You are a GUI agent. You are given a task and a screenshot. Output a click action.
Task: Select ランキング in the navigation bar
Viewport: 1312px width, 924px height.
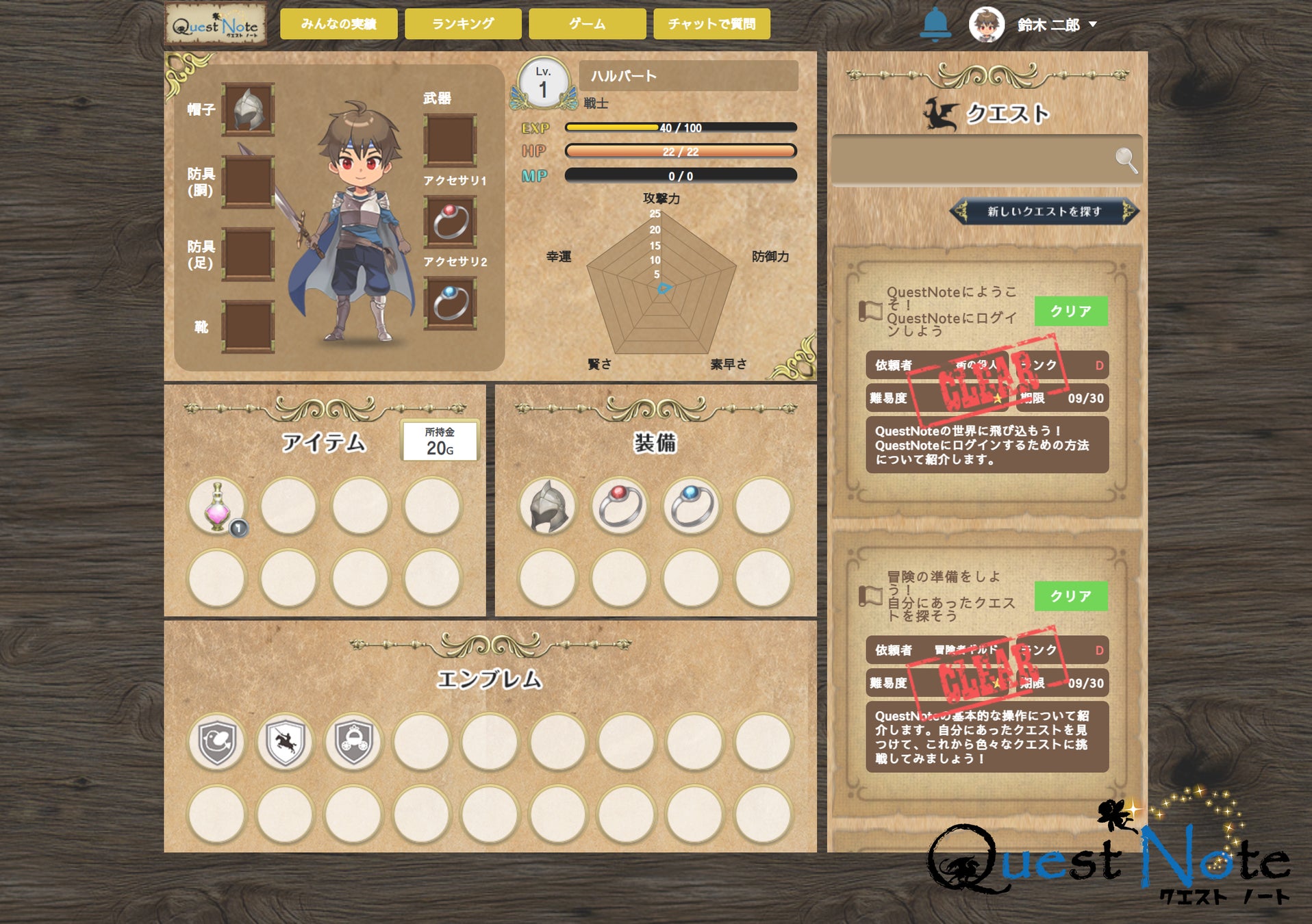point(462,23)
